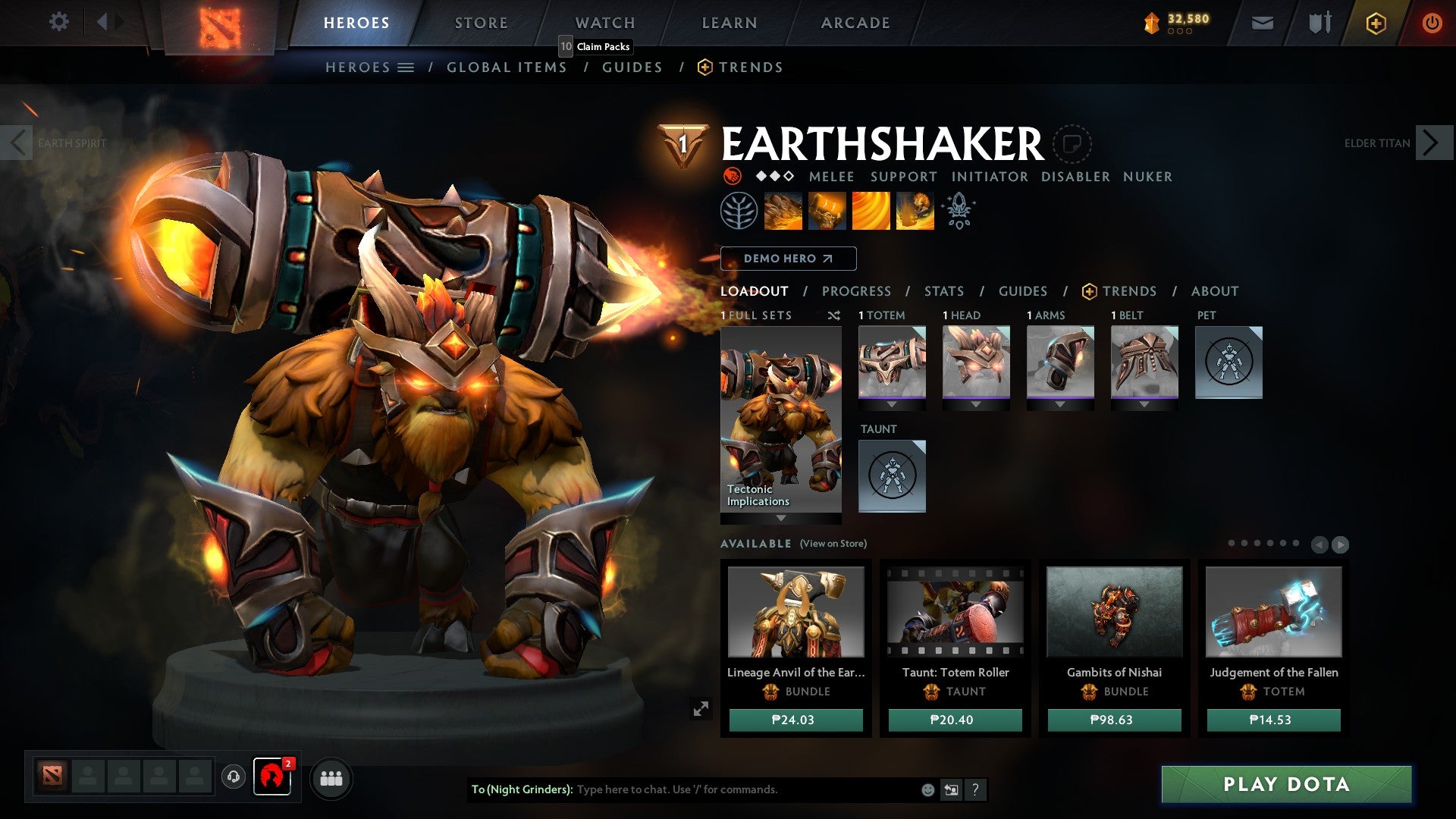The height and width of the screenshot is (819, 1456).
Task: Expand the 1 HEAD slot dropdown arrow
Action: click(x=976, y=404)
